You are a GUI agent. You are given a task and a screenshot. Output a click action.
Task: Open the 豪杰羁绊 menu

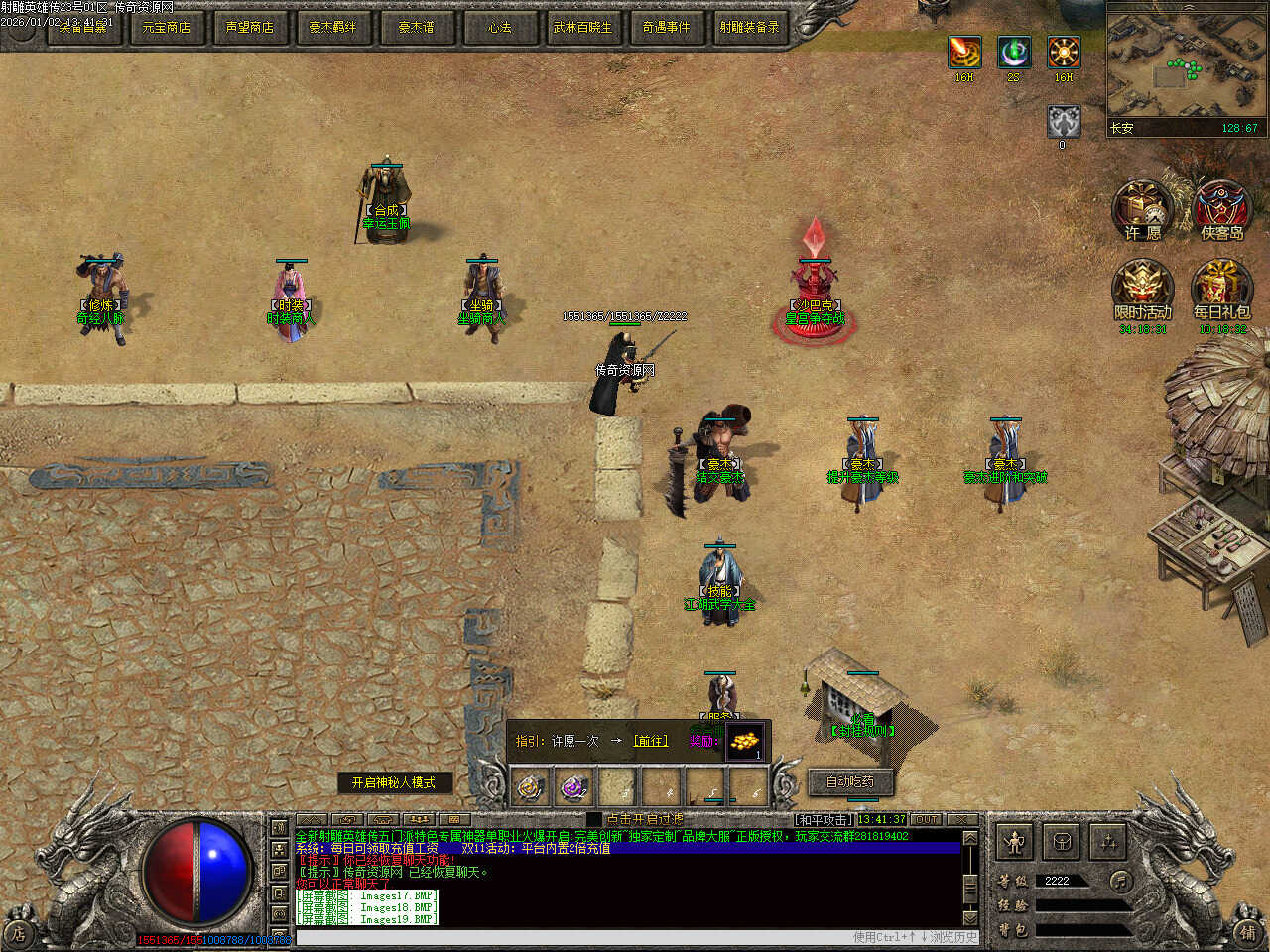pyautogui.click(x=332, y=27)
